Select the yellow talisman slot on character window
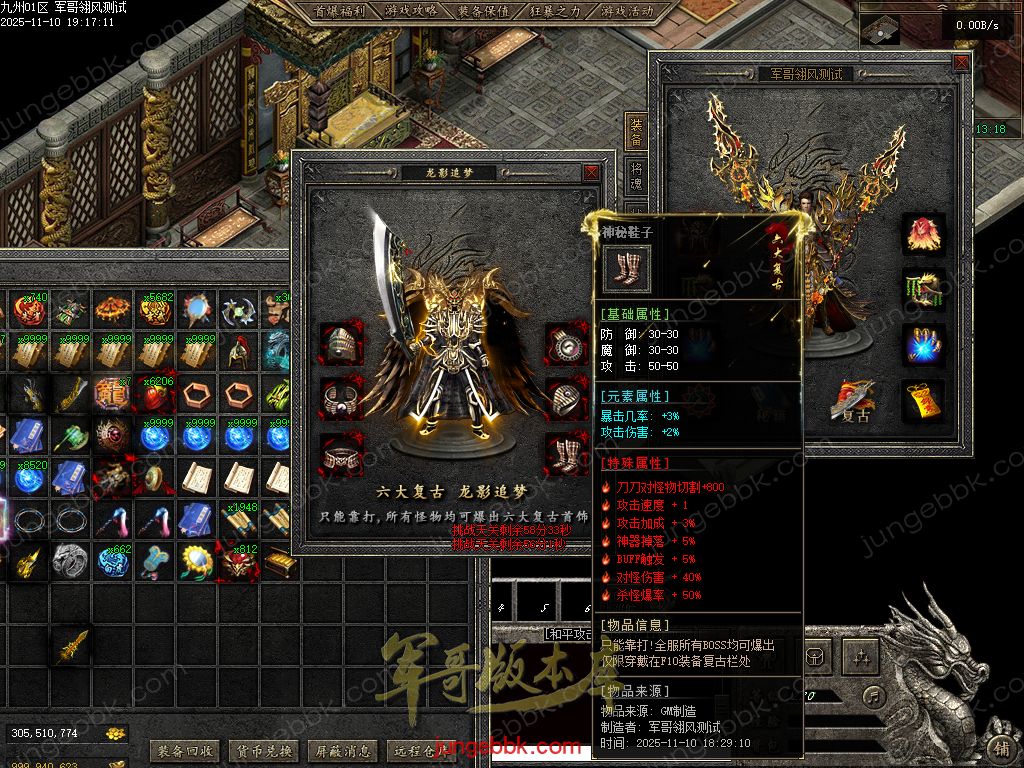 click(924, 399)
